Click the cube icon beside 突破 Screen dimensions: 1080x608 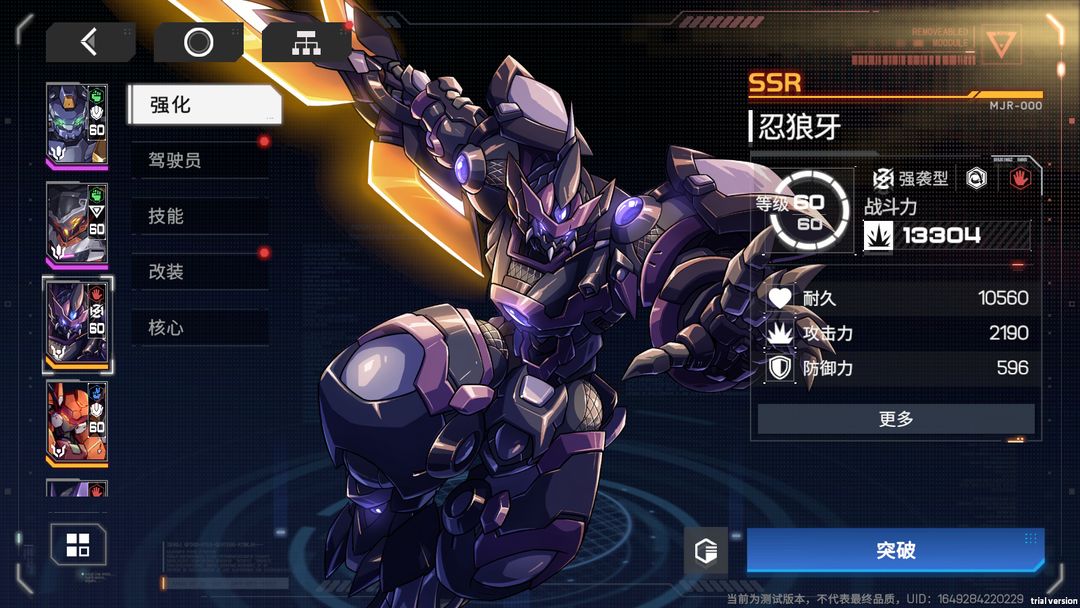point(706,551)
